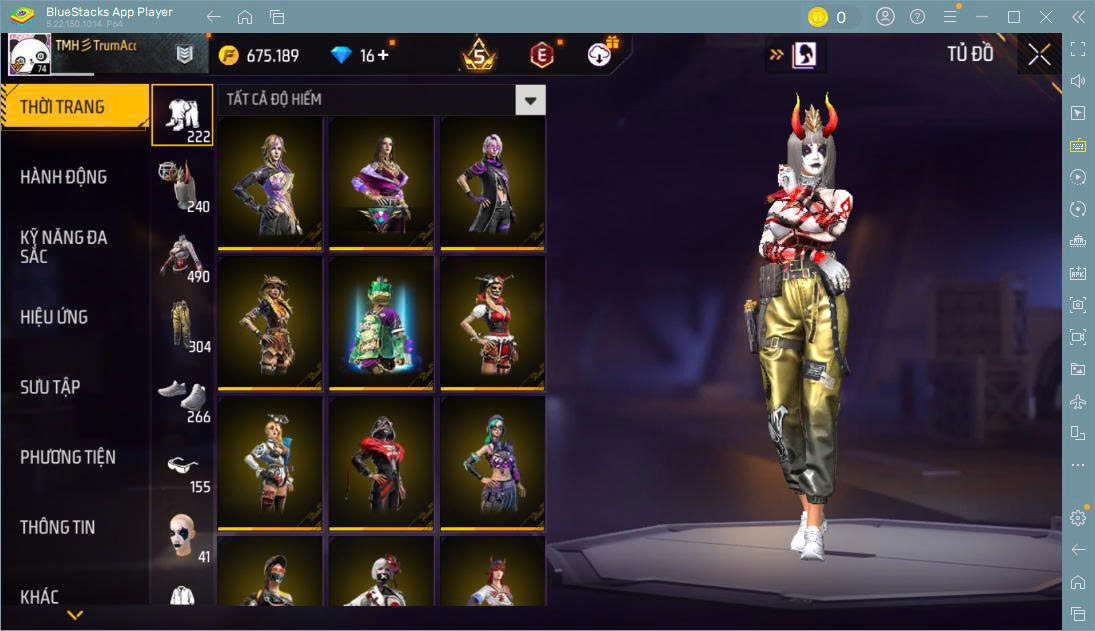Image resolution: width=1095 pixels, height=631 pixels.
Task: Open the TẤT CẢ ĐỘ HIẾM rarity dropdown
Action: coord(530,100)
